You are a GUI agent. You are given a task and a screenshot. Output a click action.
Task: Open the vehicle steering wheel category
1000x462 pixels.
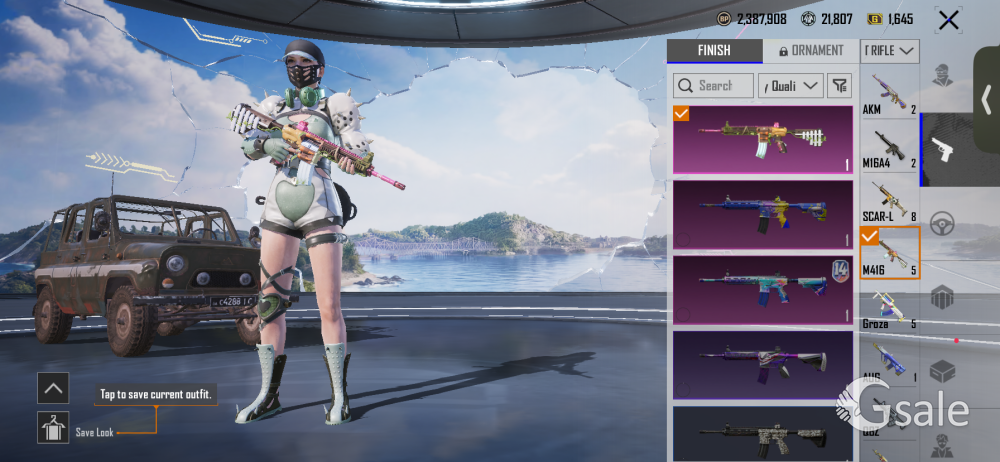pos(942,224)
